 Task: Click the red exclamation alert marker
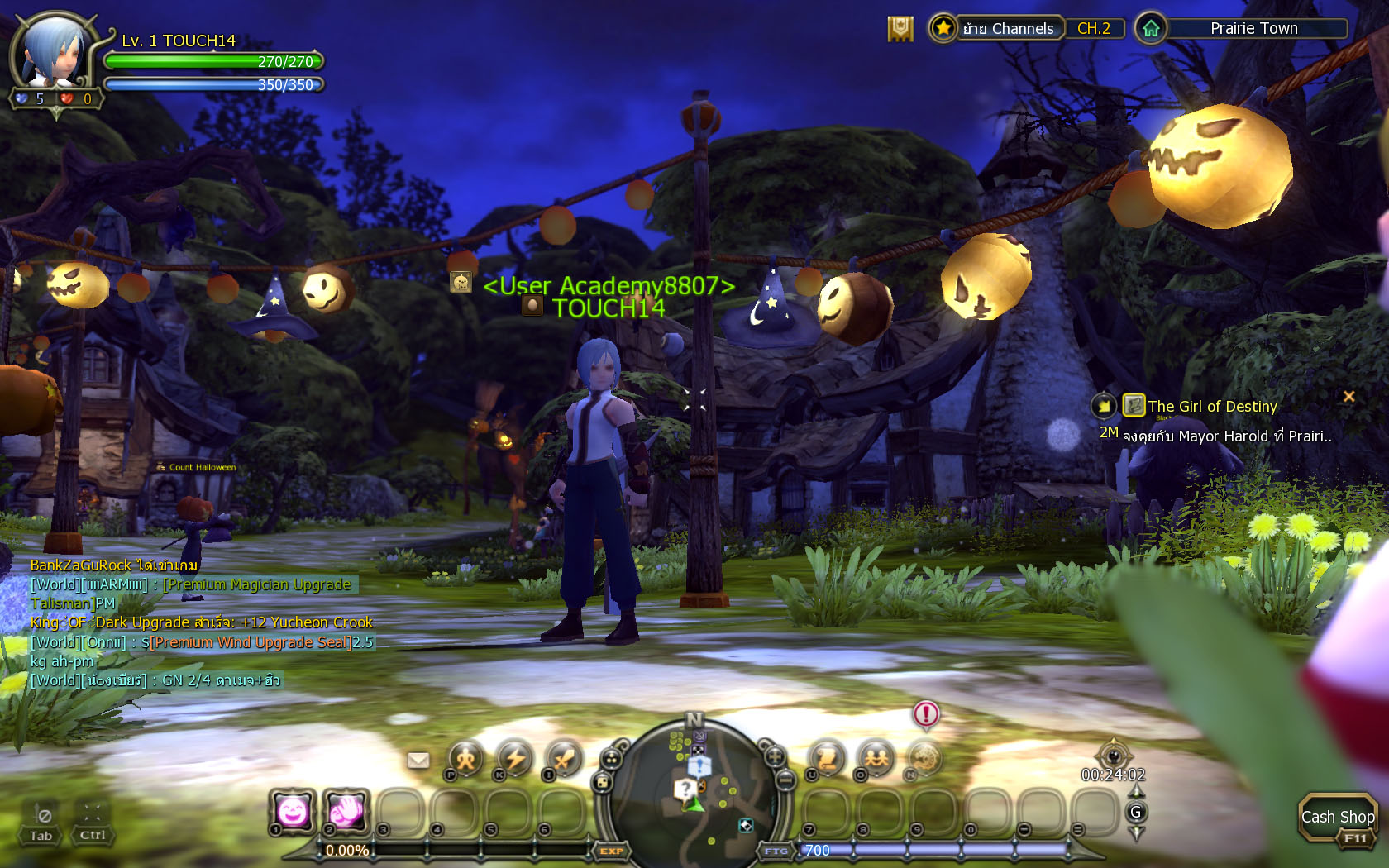[926, 713]
